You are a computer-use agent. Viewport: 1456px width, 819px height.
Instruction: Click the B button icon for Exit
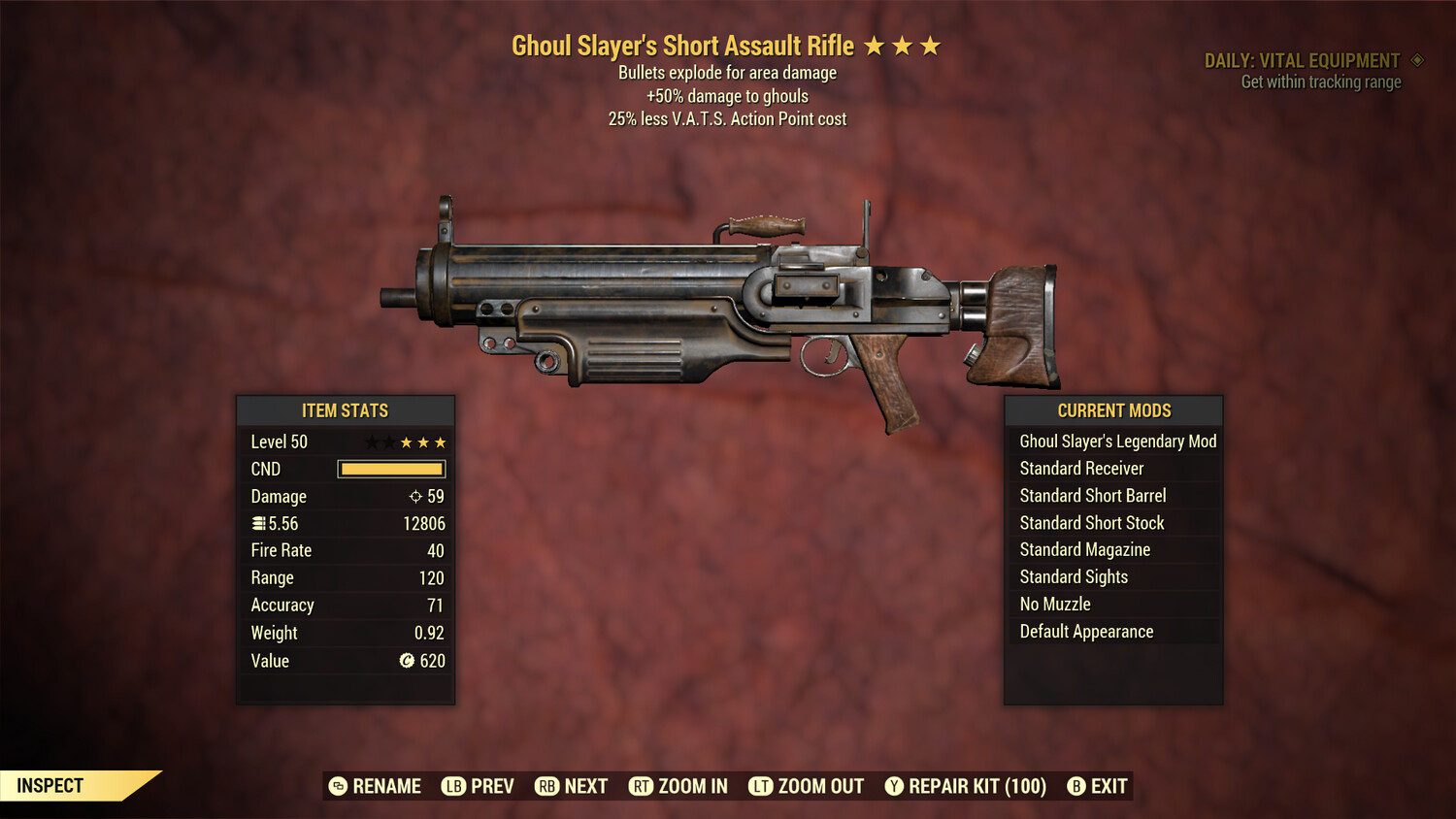point(1075,786)
